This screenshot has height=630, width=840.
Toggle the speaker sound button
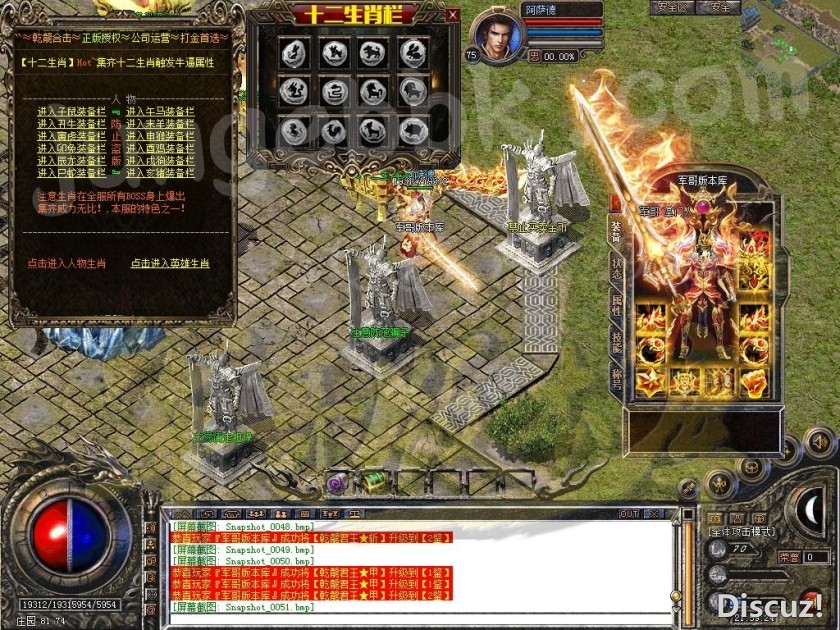pos(820,442)
